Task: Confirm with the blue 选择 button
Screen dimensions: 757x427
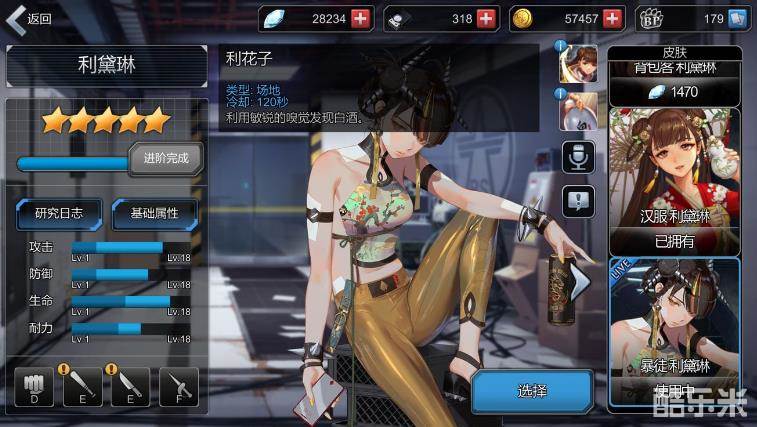Action: tap(532, 390)
